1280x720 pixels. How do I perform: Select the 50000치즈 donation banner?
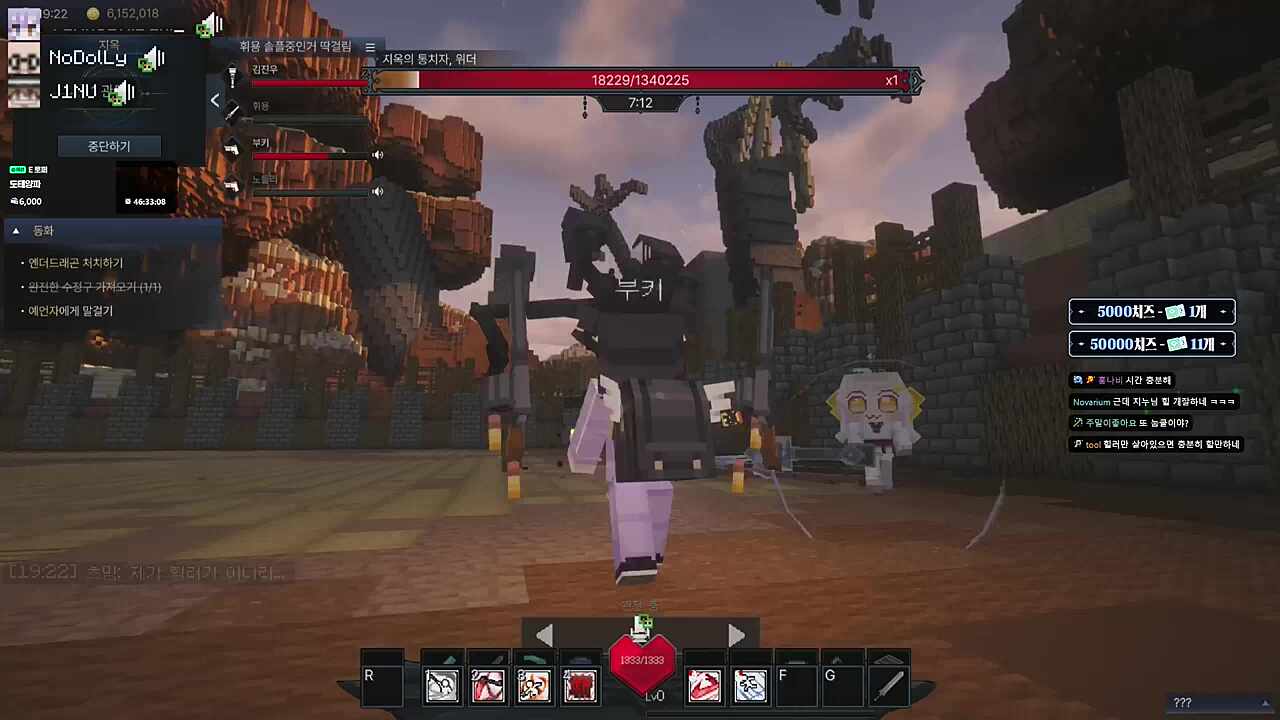coord(1152,344)
